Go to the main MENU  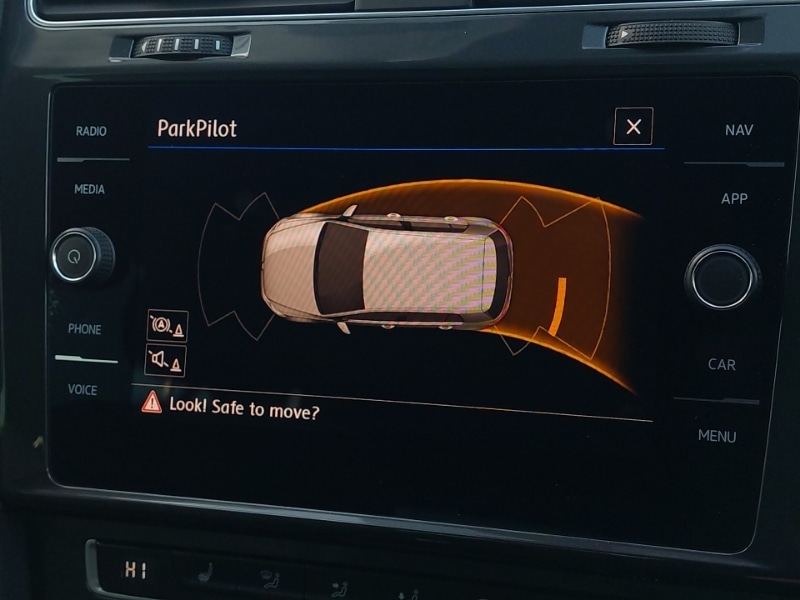coord(717,436)
